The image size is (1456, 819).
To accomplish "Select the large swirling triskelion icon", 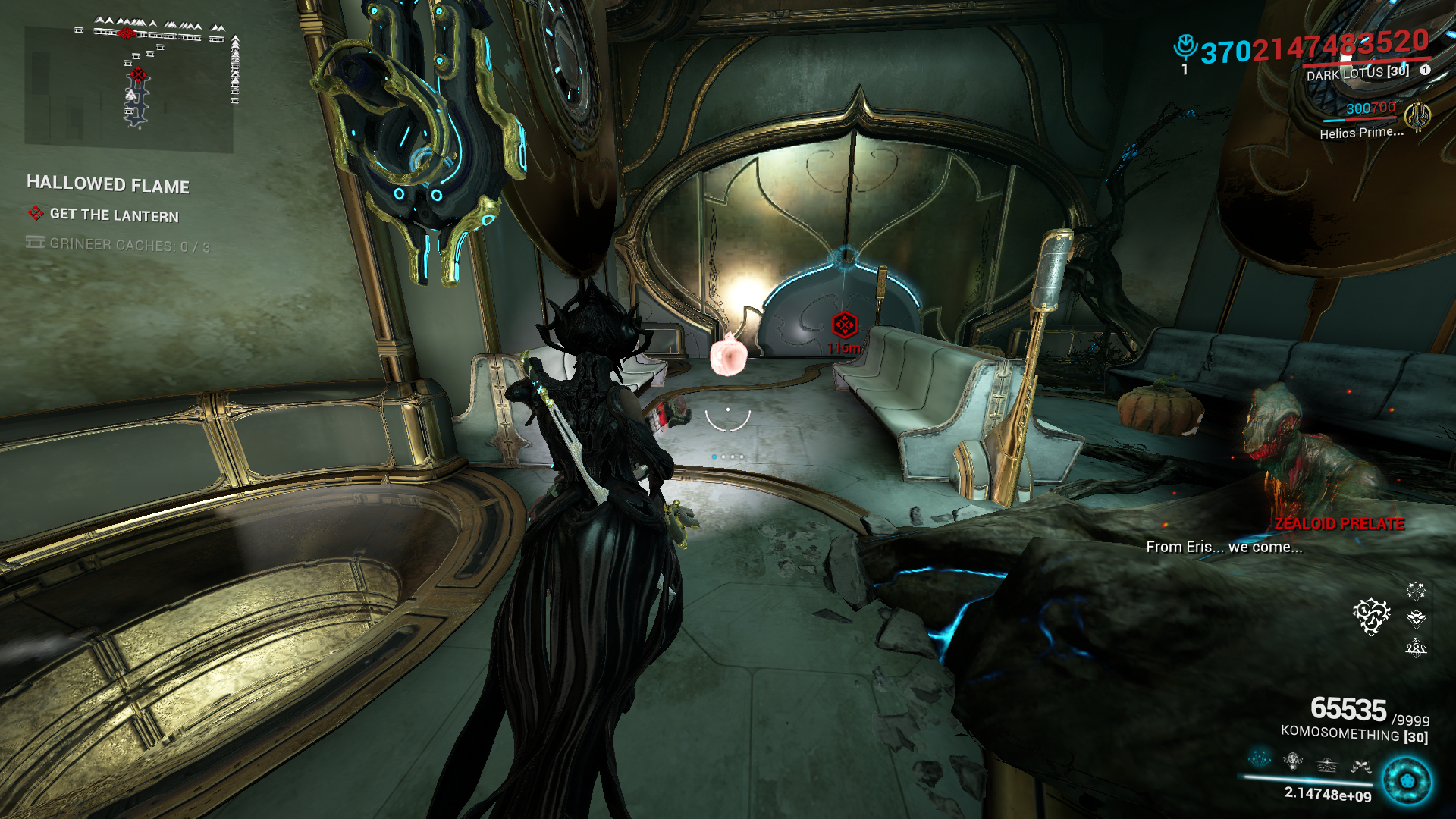I will [1371, 616].
